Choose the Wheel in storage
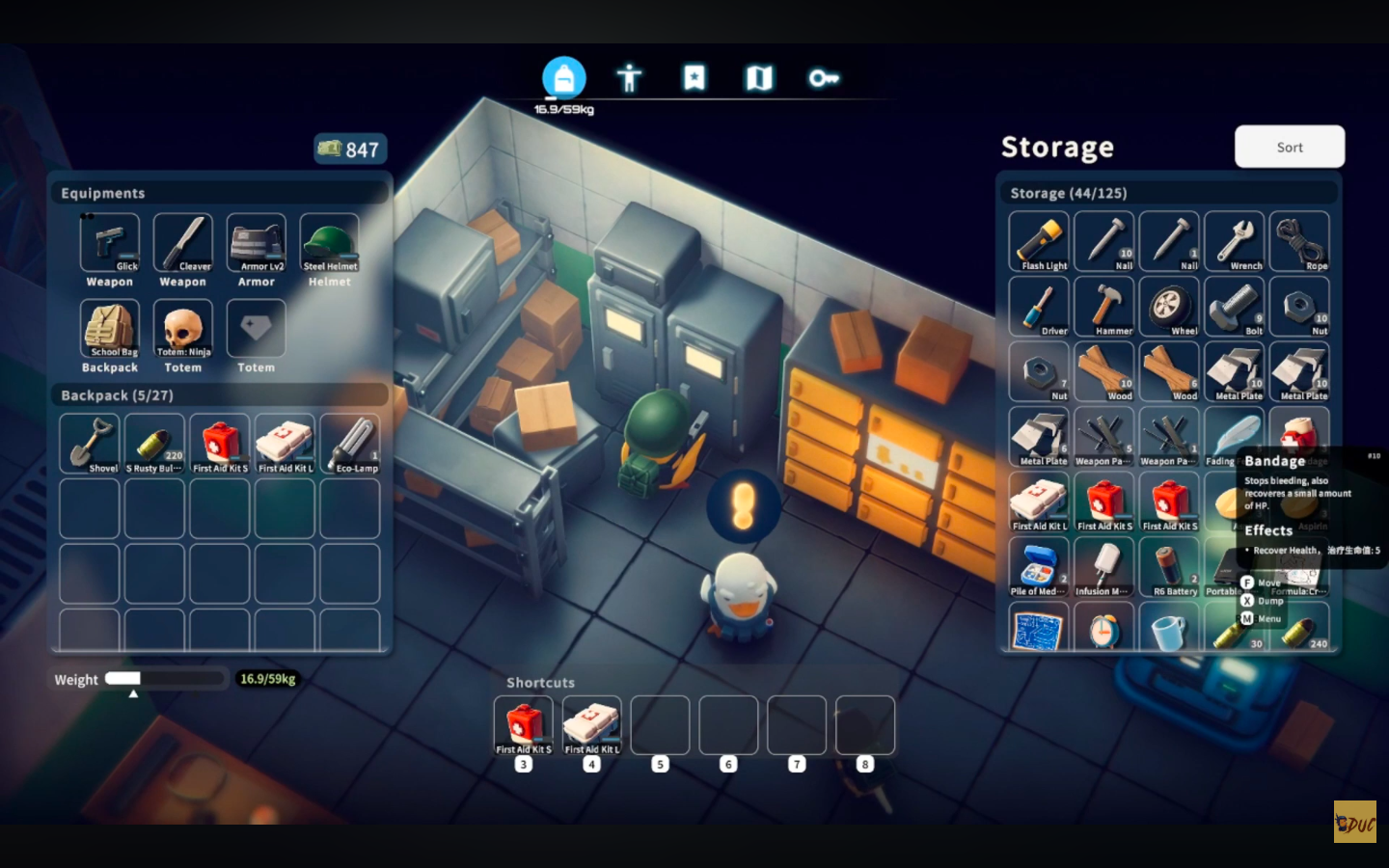1389x868 pixels. pyautogui.click(x=1169, y=307)
